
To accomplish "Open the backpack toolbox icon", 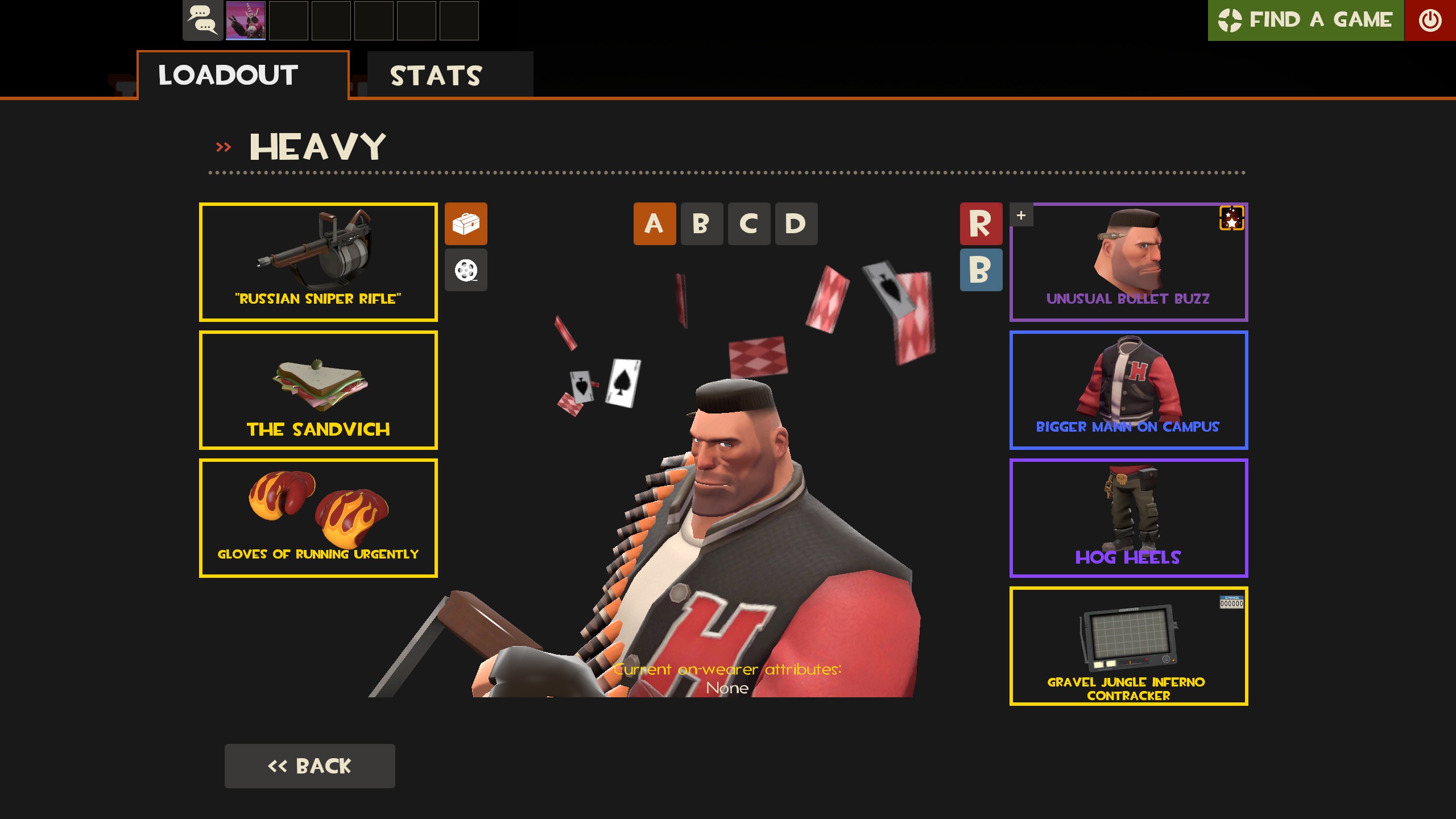I will [x=466, y=224].
